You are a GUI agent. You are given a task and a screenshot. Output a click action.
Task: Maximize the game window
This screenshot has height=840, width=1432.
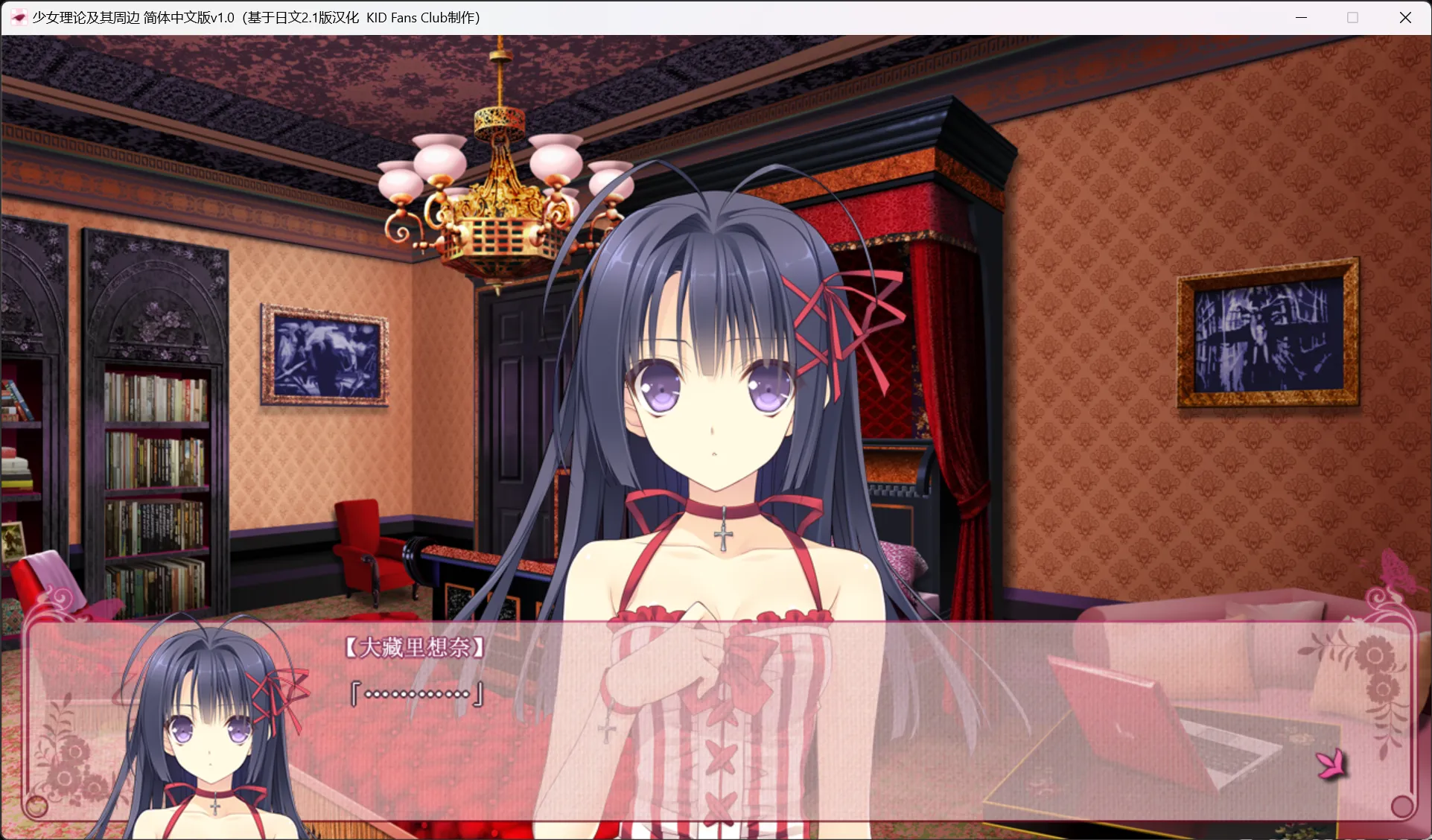tap(1352, 16)
